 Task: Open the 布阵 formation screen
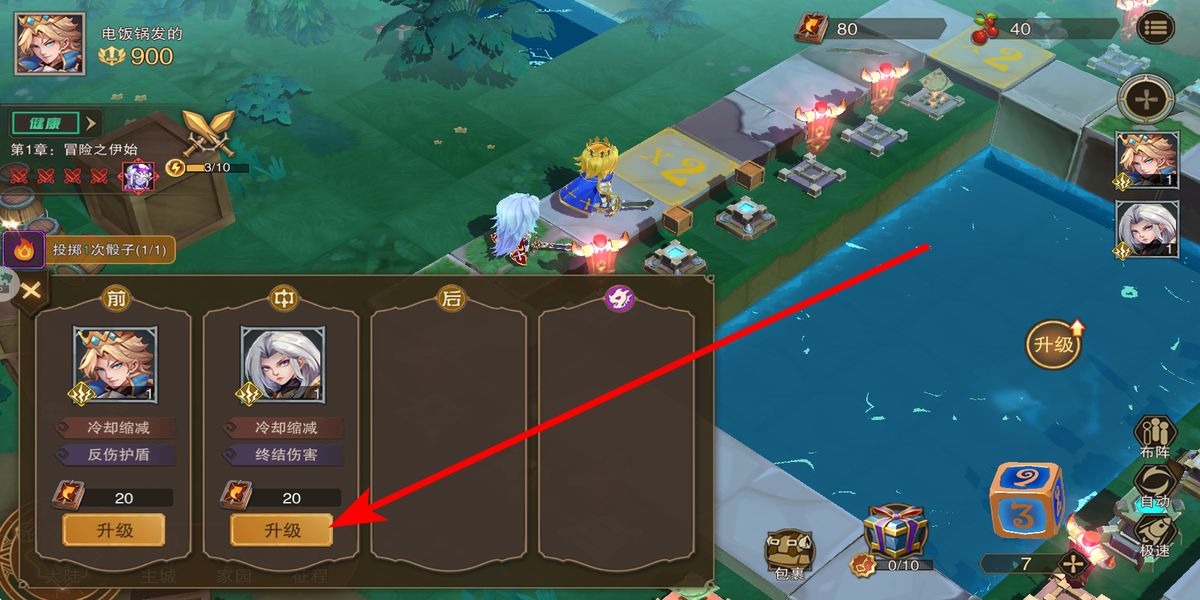coord(1154,435)
